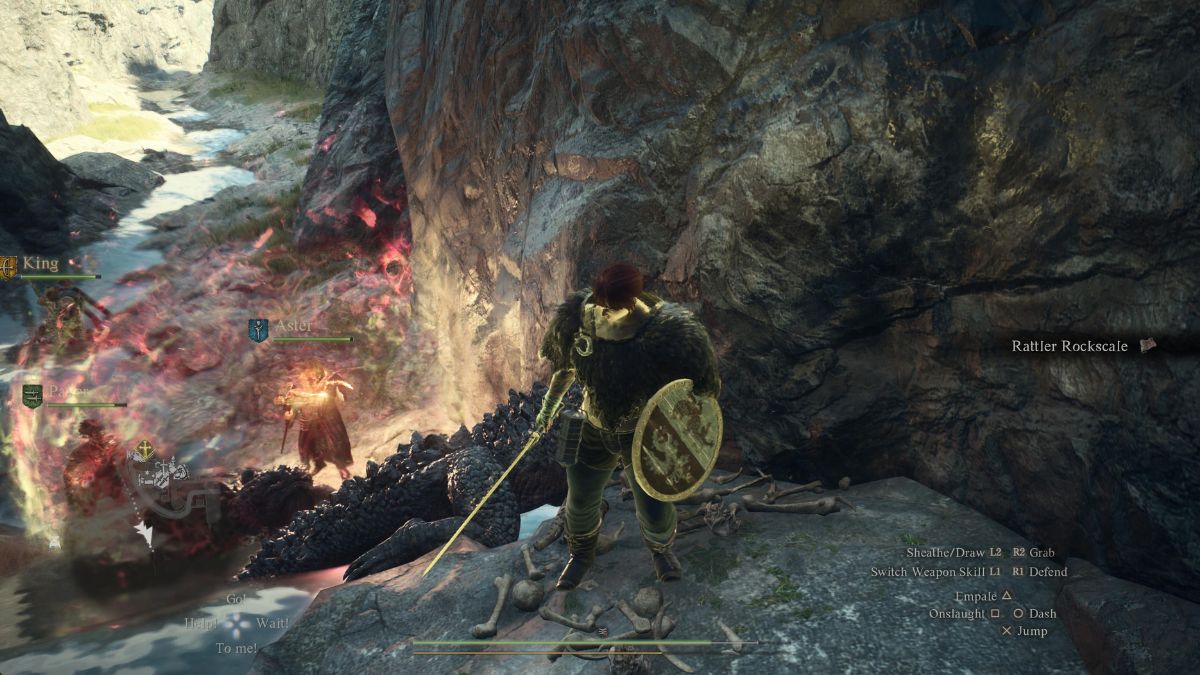The image size is (1200, 675).
Task: Click the green archer pawn vocation icon
Action: [33, 395]
